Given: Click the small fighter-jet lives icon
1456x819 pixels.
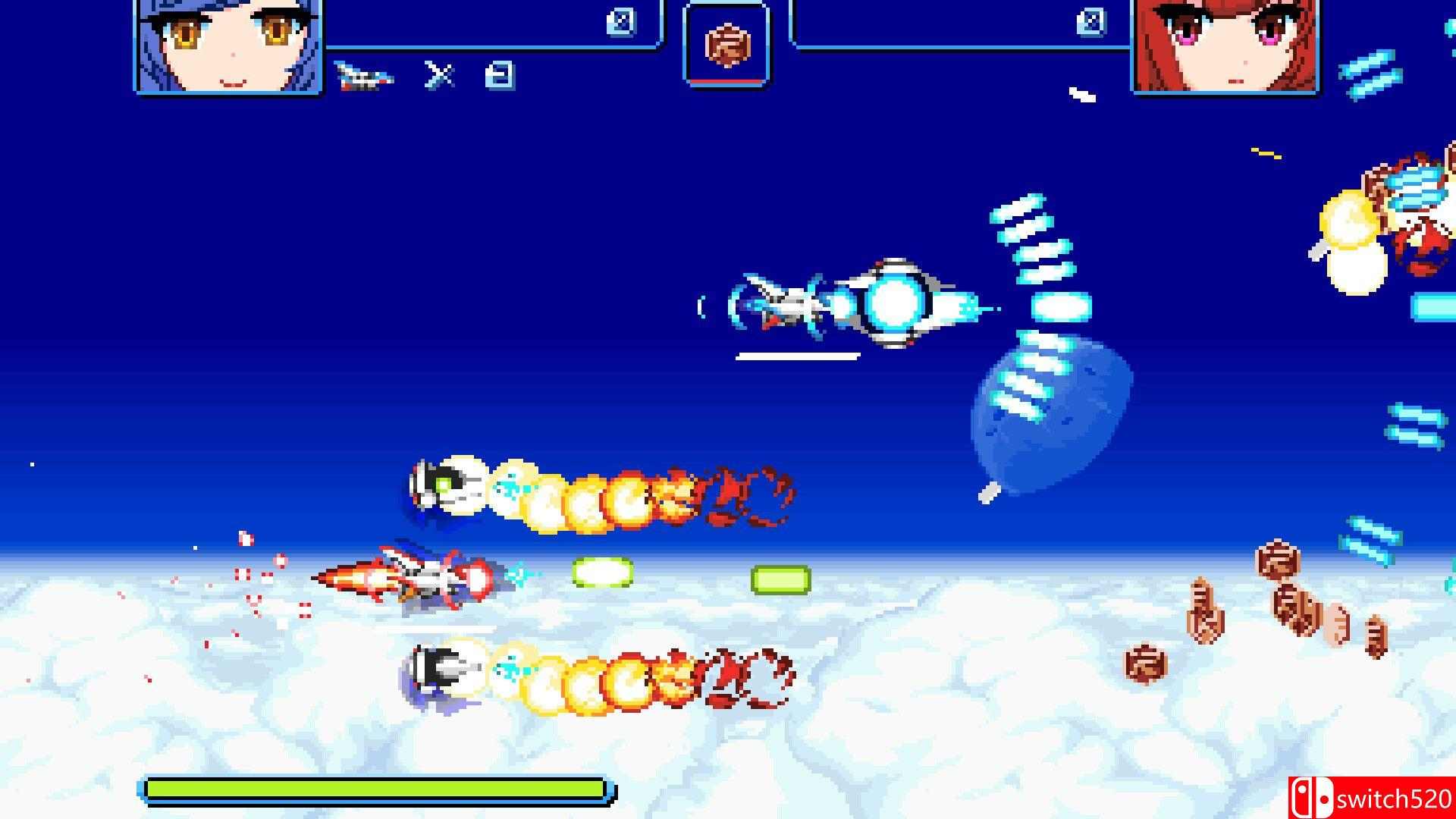Looking at the screenshot, I should (x=364, y=76).
